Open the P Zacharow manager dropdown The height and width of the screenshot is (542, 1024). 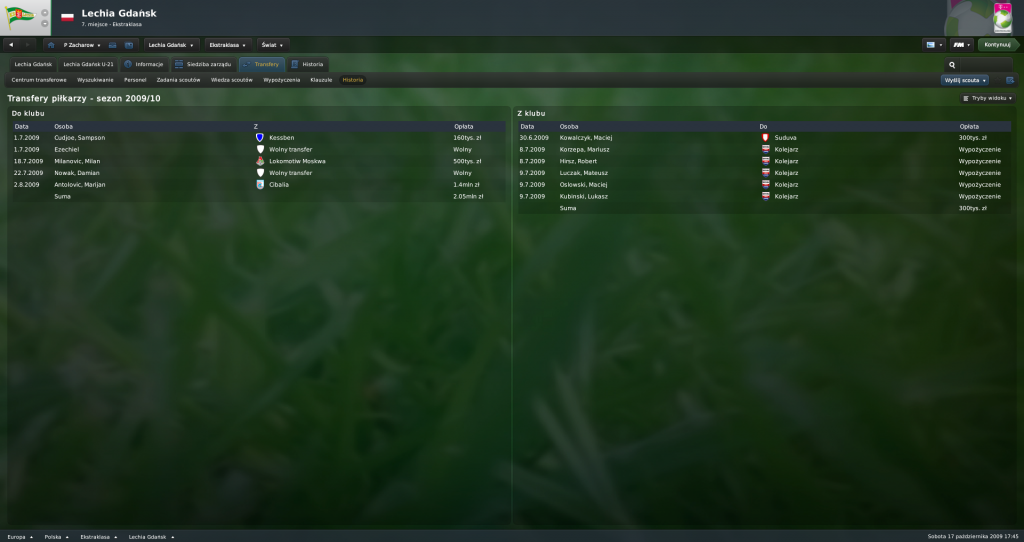pyautogui.click(x=81, y=45)
